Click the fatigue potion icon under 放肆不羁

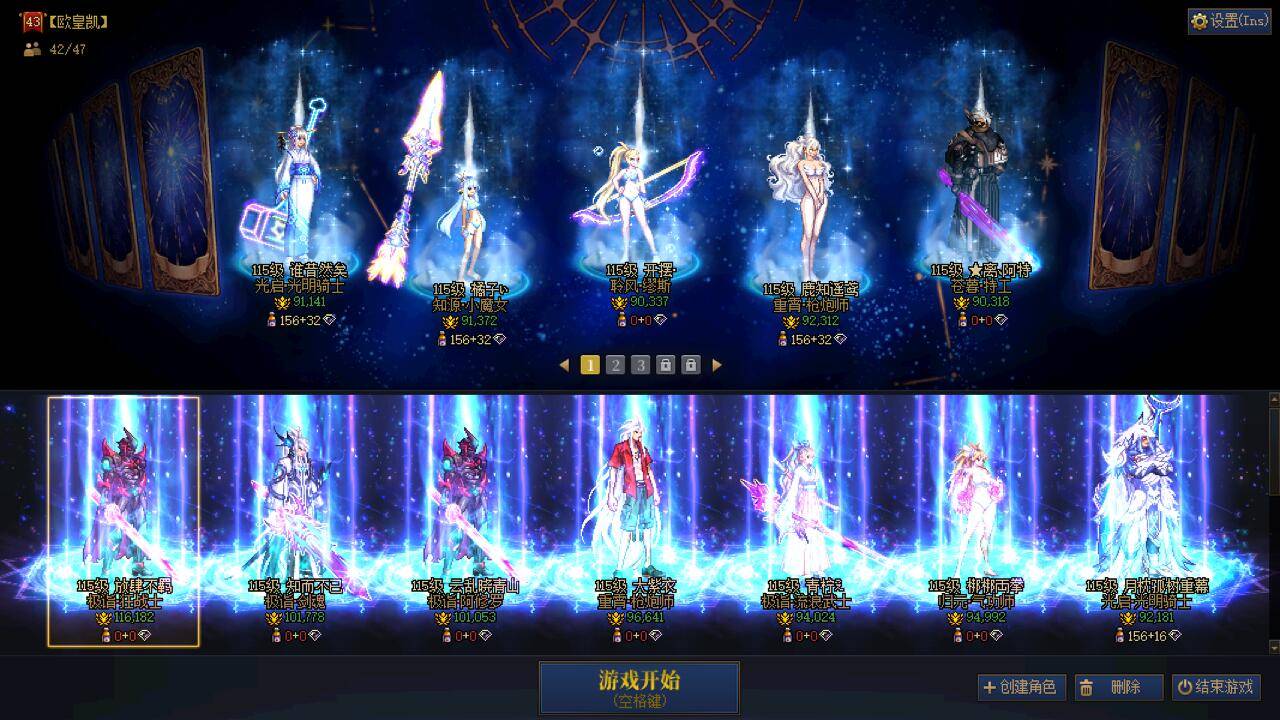coord(105,634)
